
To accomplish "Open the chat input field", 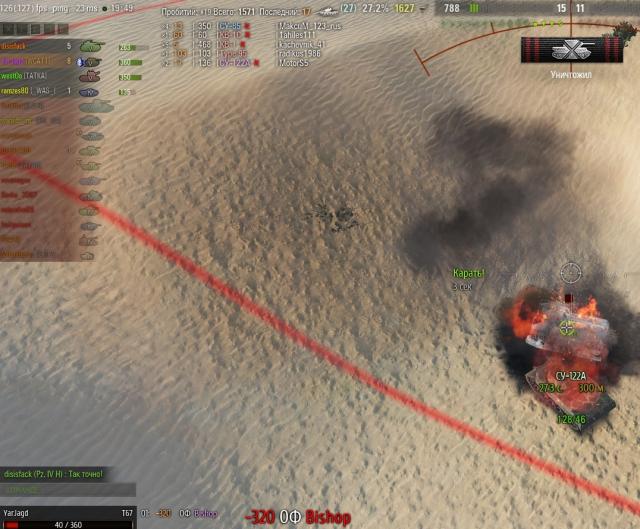I will click(x=68, y=490).
